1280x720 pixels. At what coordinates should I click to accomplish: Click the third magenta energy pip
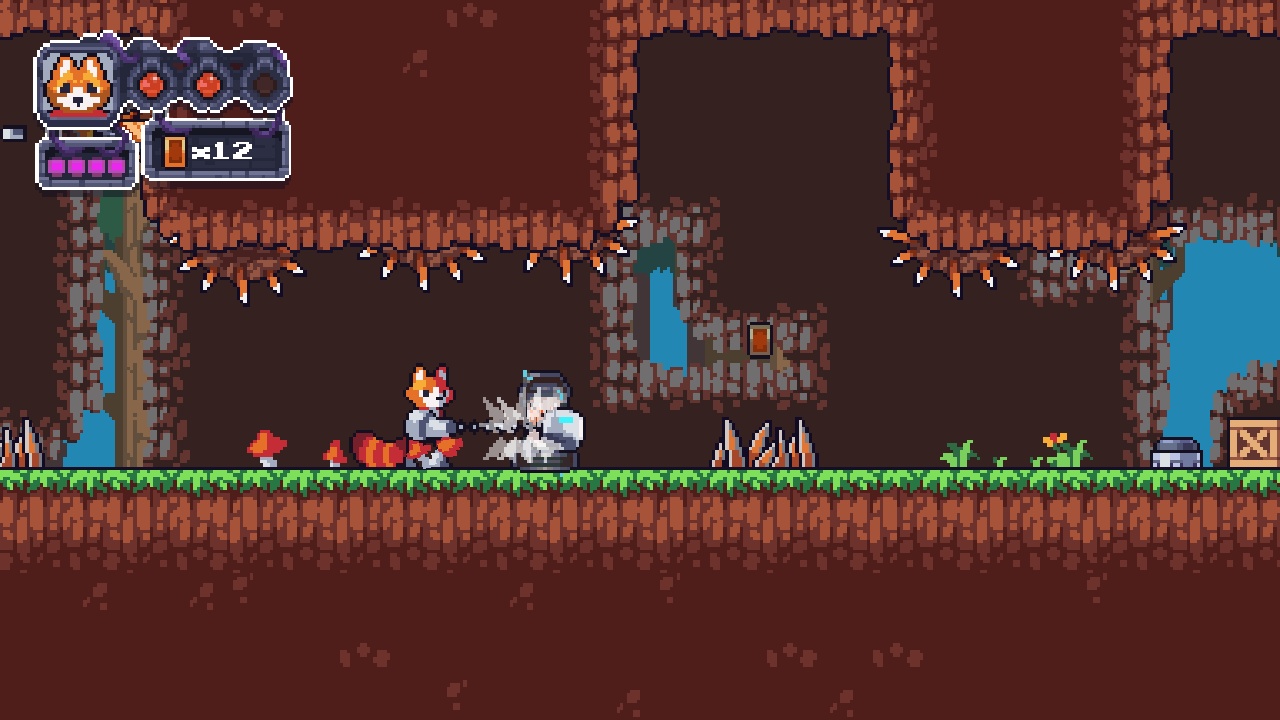pyautogui.click(x=96, y=165)
